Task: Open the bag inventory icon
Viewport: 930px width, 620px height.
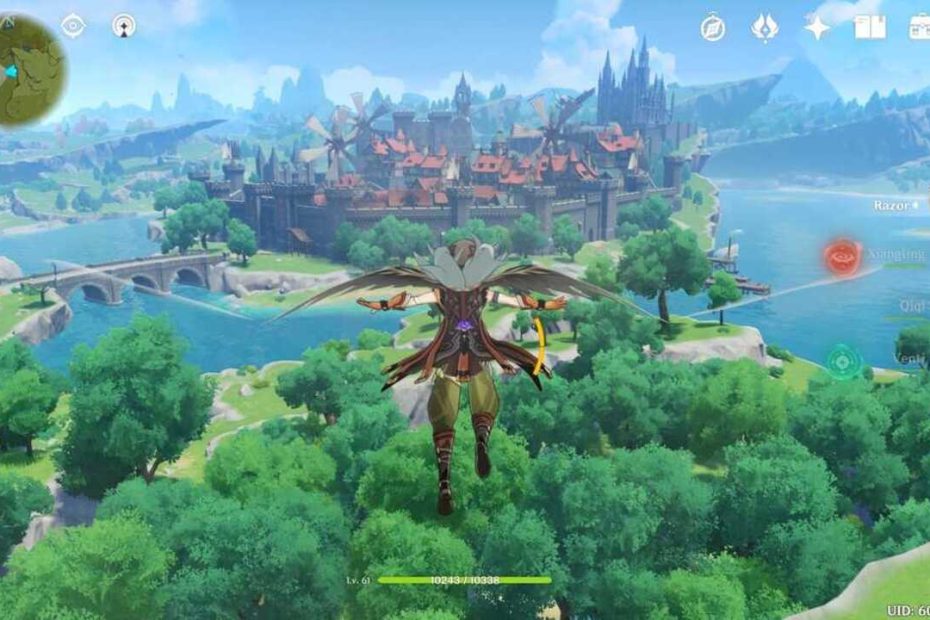Action: pos(920,27)
